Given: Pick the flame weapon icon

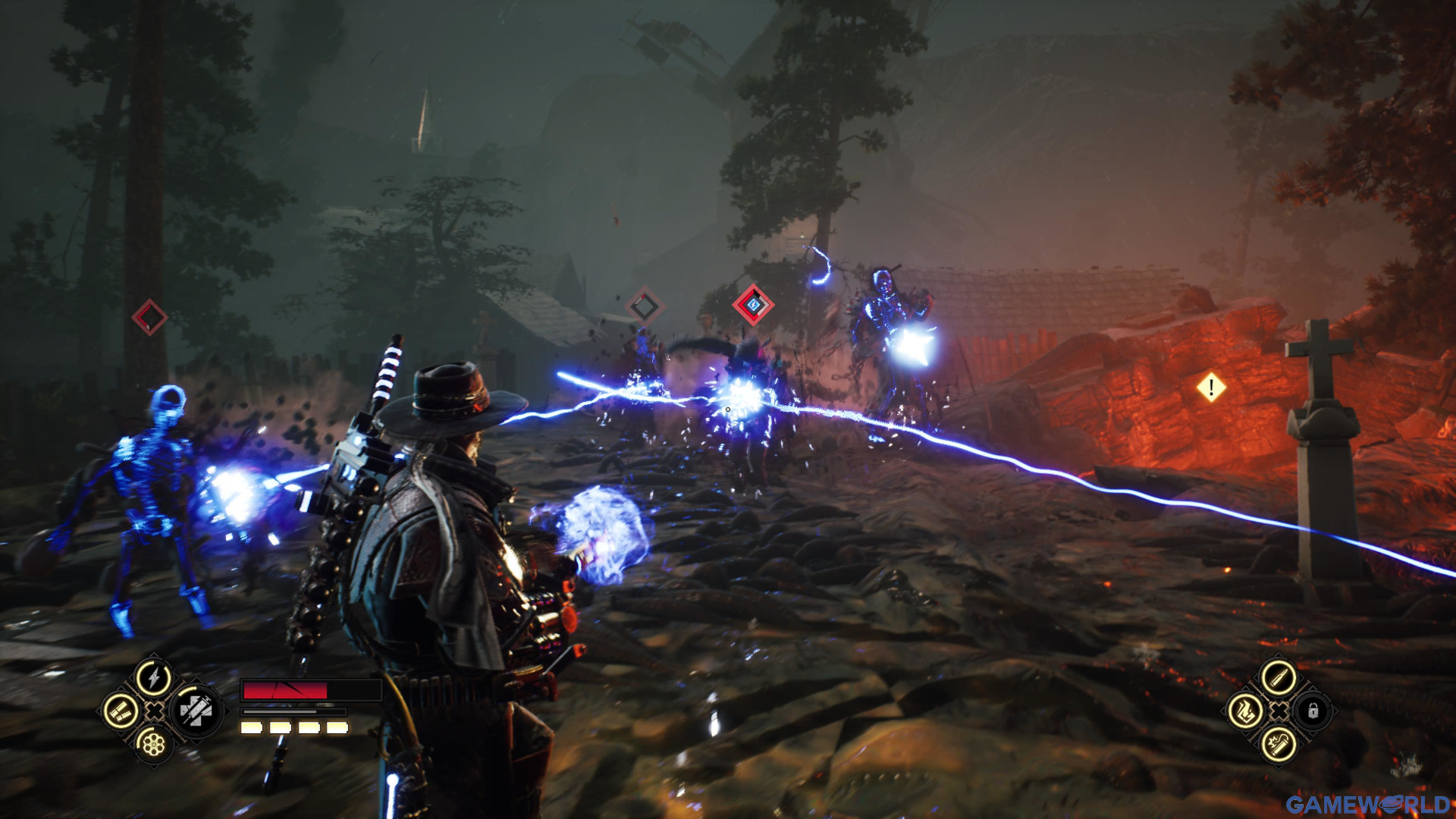Looking at the screenshot, I should click(1245, 711).
